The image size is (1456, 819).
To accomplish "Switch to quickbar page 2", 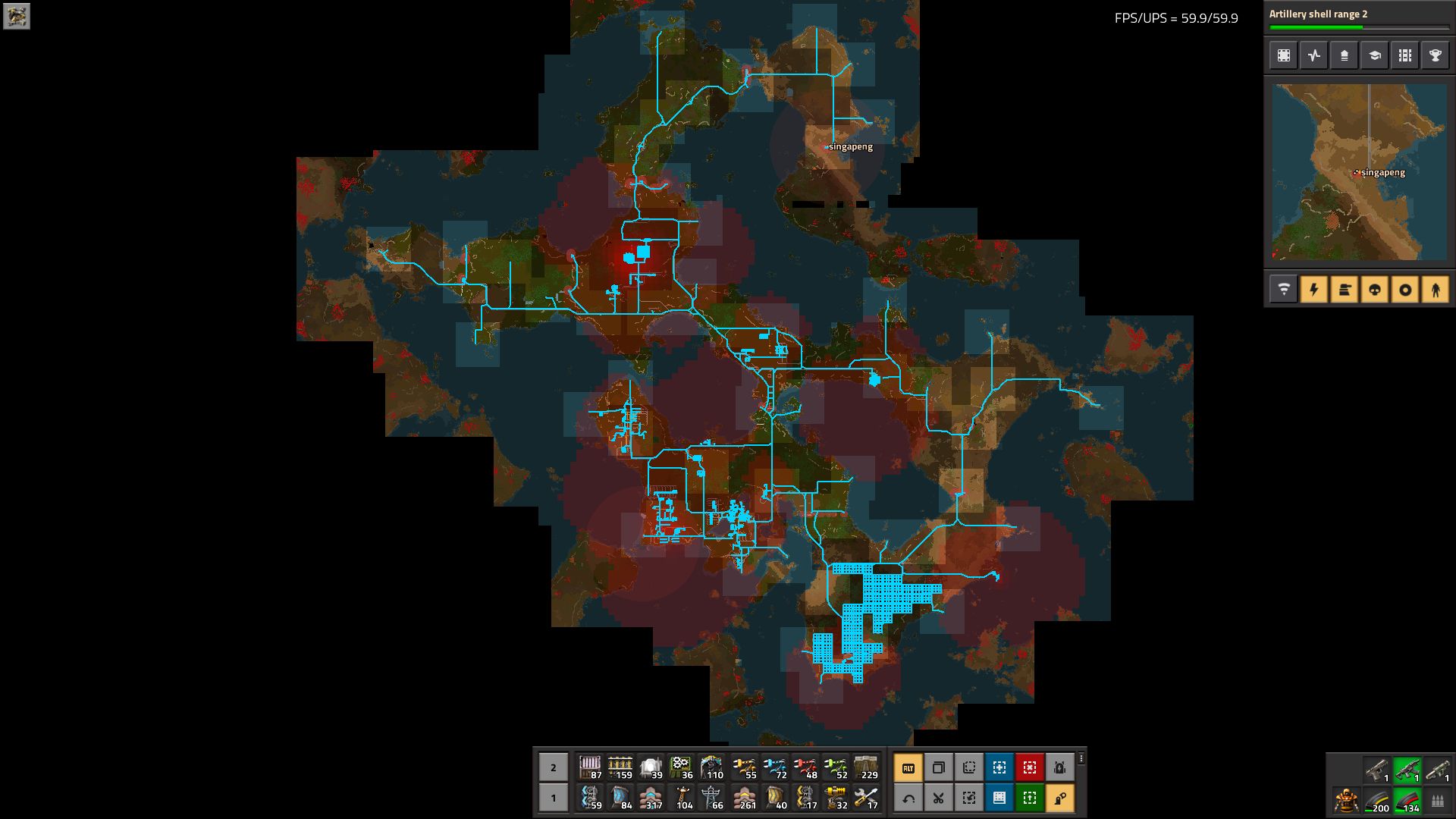I will (x=552, y=767).
